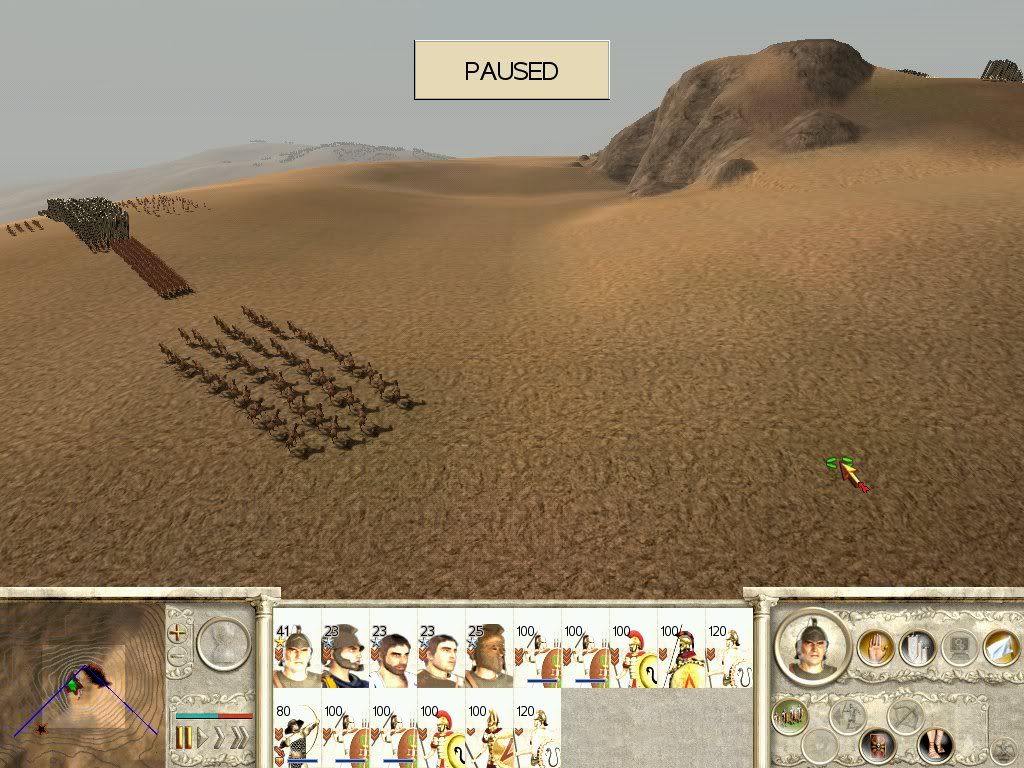Choose the triple-arrow fastest speed
The width and height of the screenshot is (1024, 768).
(x=239, y=738)
